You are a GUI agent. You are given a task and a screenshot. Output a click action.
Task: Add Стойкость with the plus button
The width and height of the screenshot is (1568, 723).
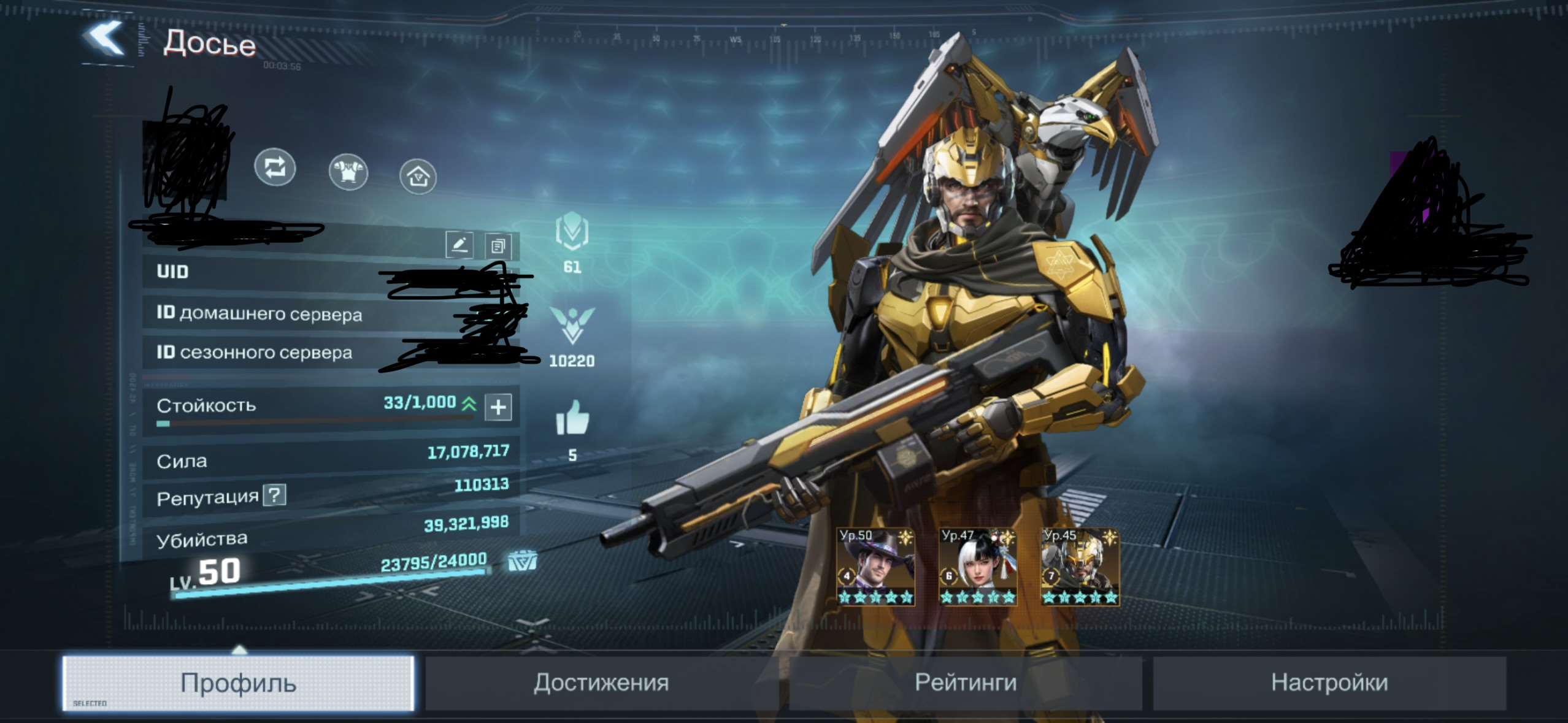pyautogui.click(x=498, y=407)
